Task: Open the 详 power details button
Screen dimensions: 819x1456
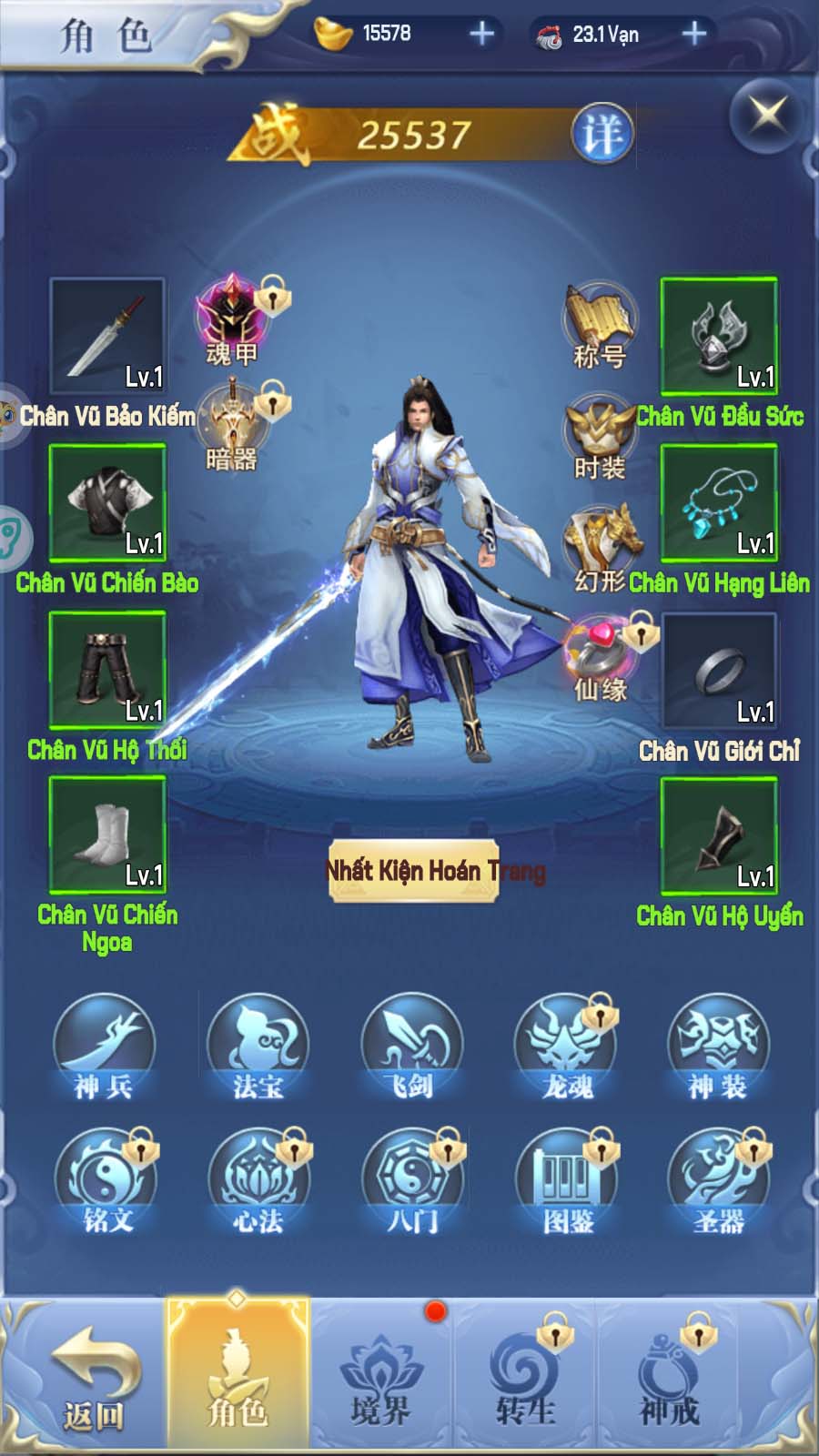Action: coord(602,135)
